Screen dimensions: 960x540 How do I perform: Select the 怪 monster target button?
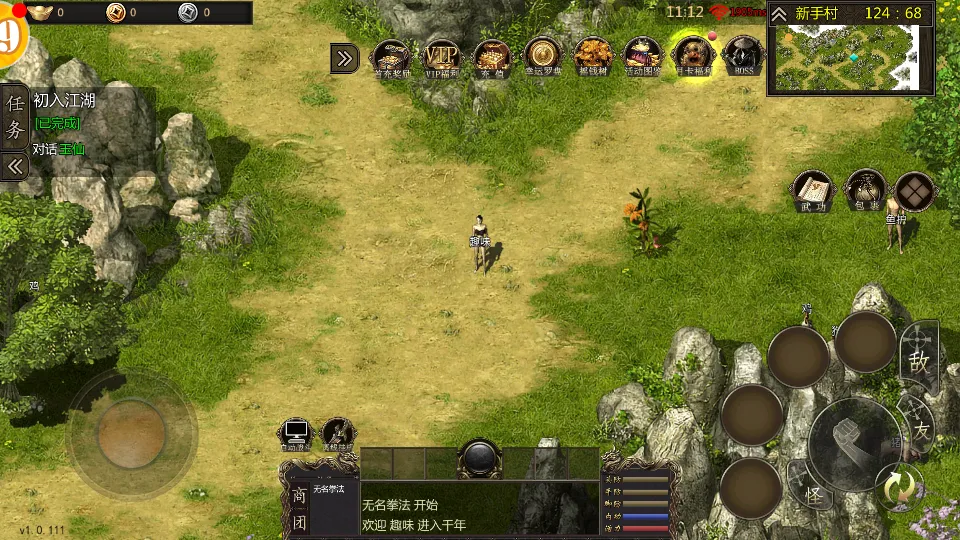(x=813, y=492)
